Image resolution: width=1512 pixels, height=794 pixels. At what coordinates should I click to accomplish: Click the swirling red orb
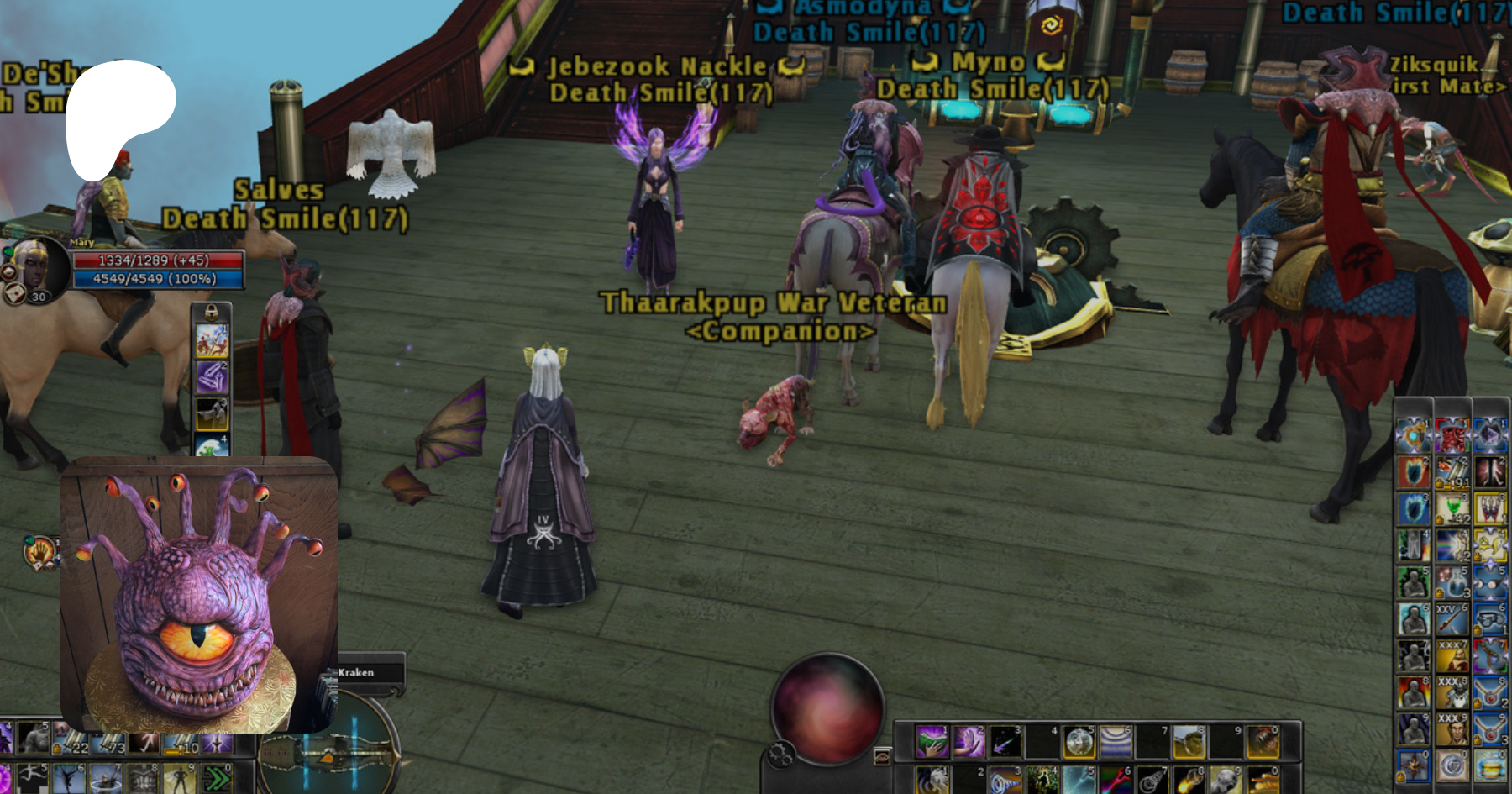[x=827, y=707]
